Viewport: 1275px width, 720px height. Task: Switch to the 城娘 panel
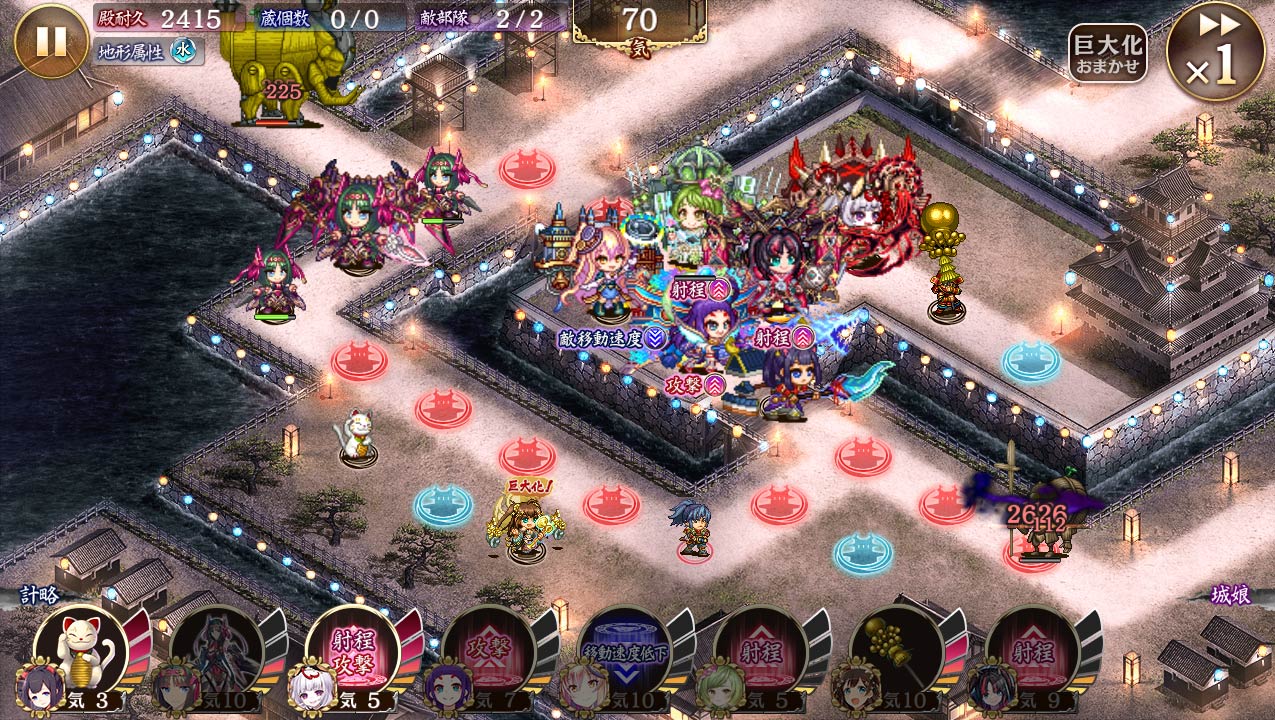tap(1230, 595)
